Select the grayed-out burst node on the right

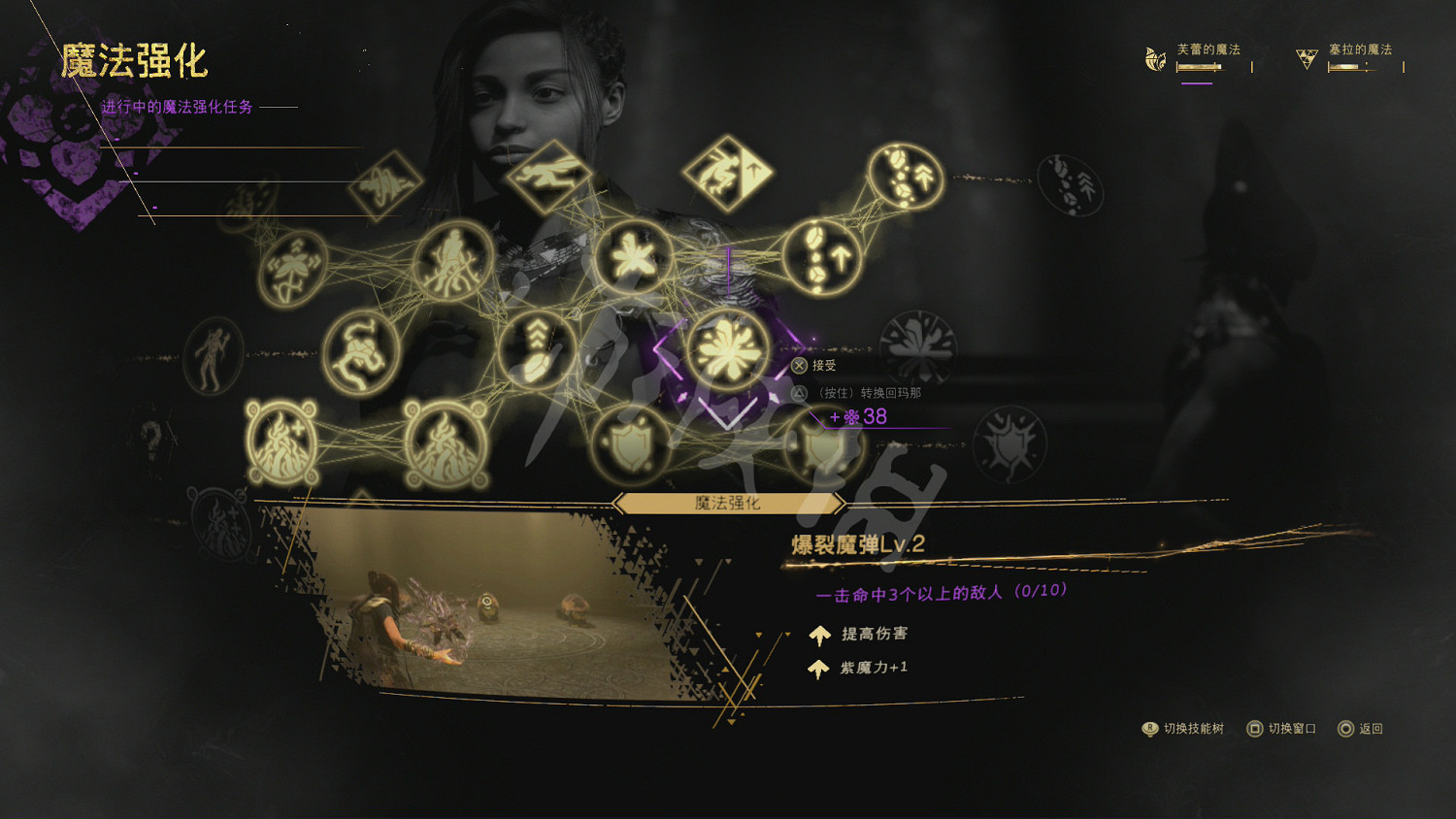916,343
